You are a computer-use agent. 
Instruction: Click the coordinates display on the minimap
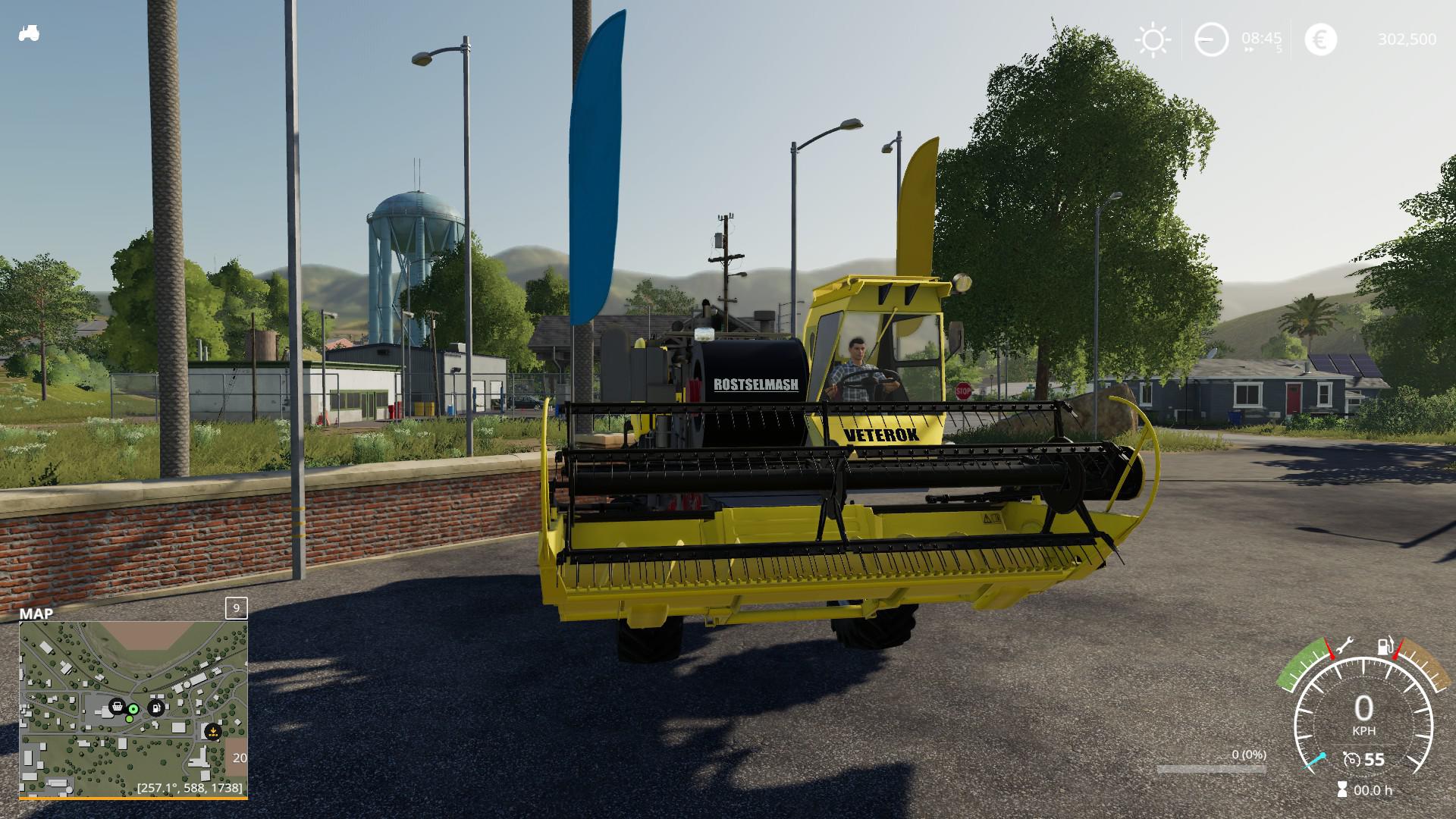tap(189, 788)
